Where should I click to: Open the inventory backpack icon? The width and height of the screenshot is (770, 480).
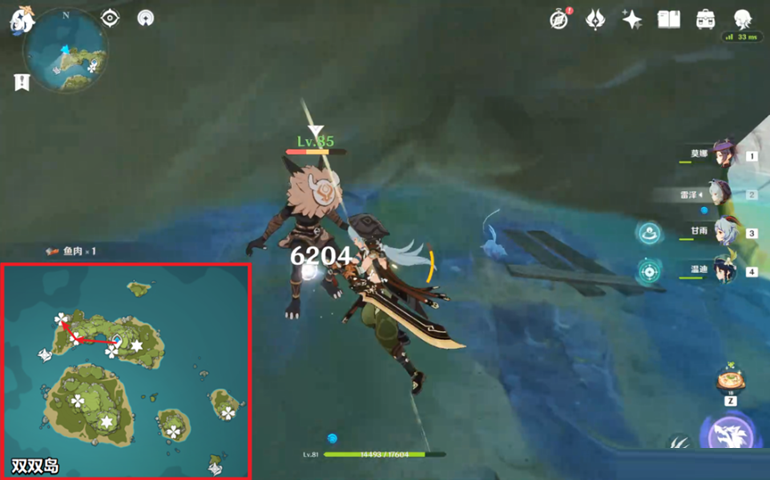(x=705, y=19)
